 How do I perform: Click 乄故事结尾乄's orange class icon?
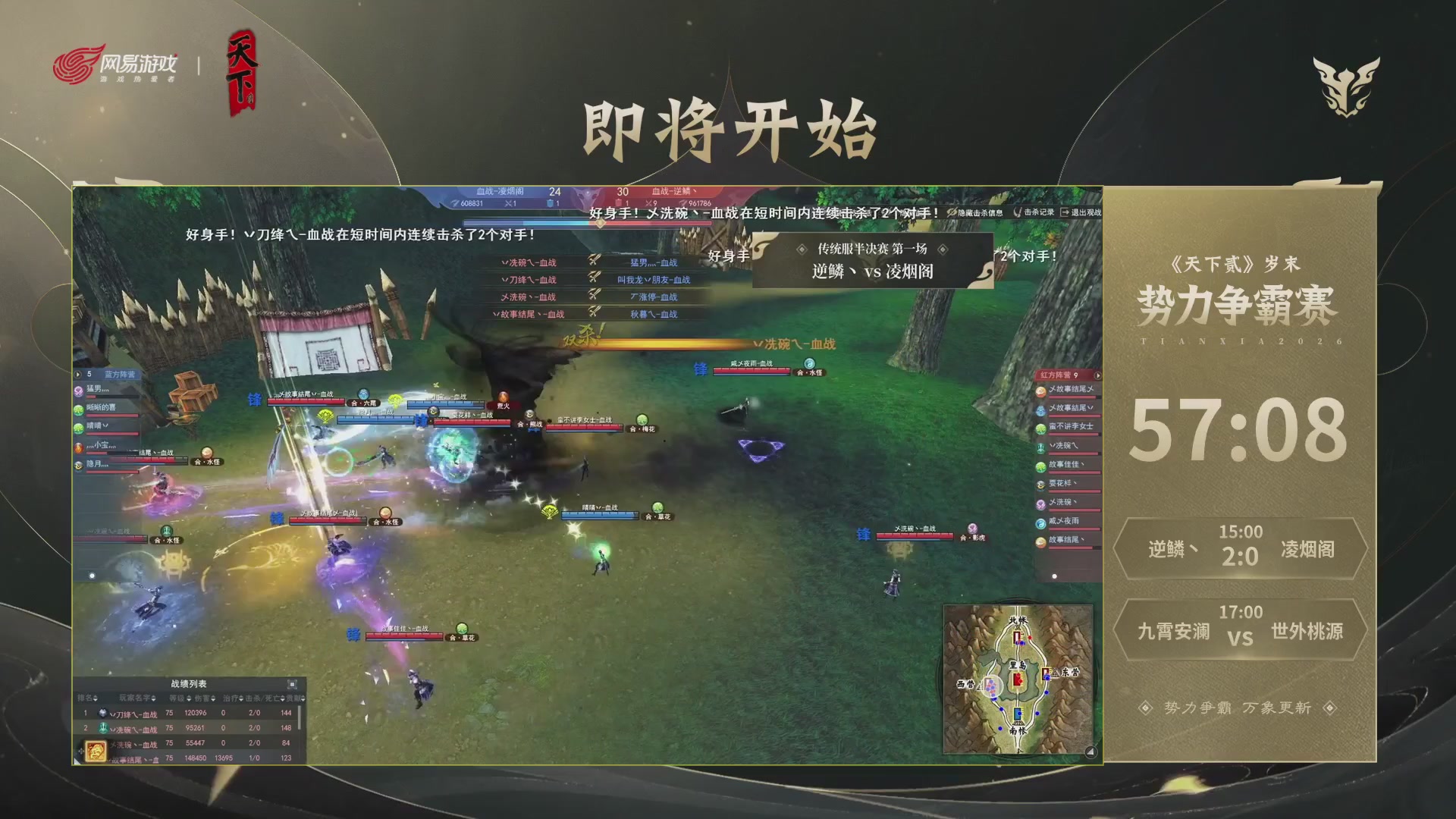click(x=1040, y=391)
